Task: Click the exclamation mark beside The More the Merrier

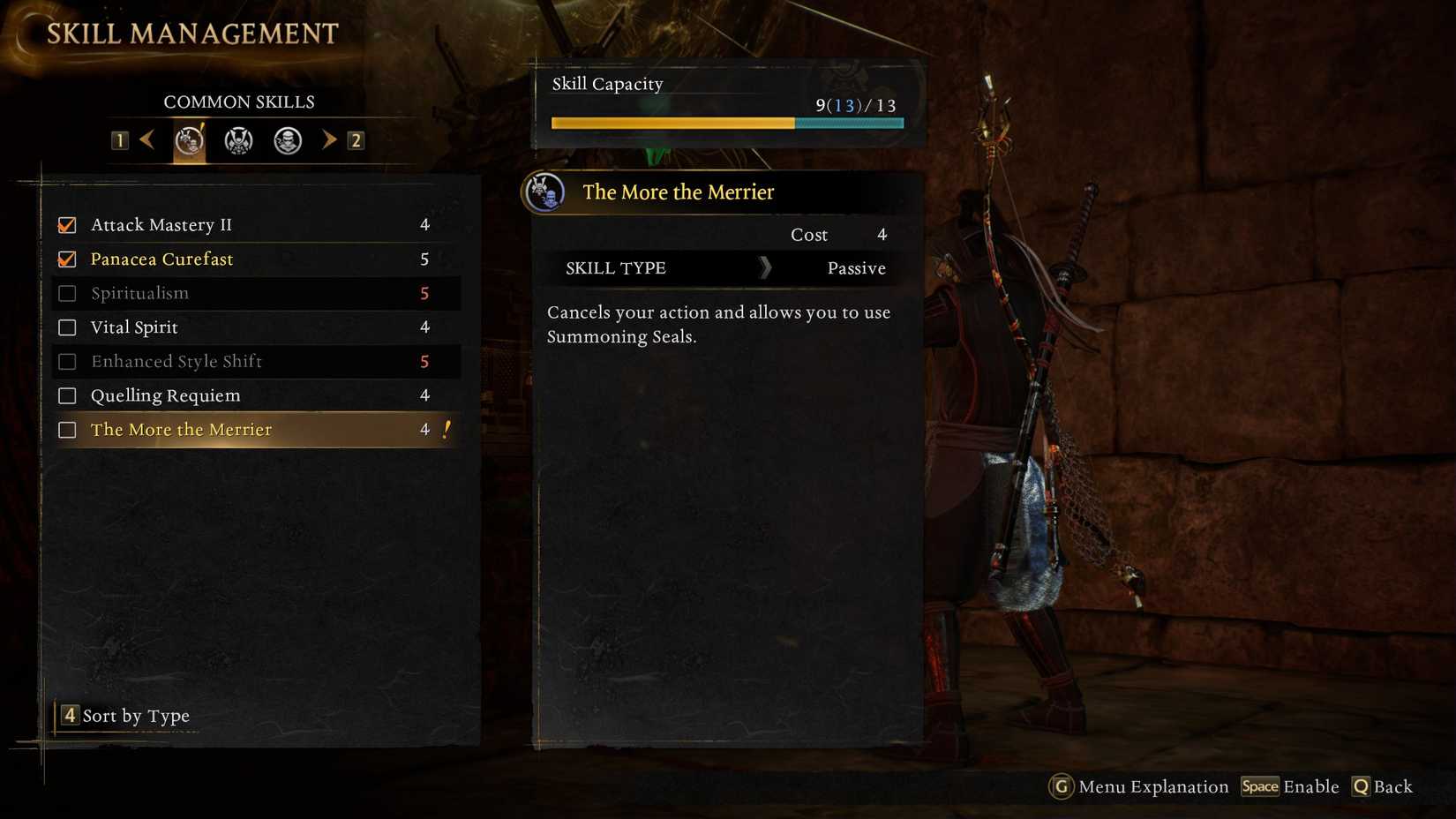Action: point(446,429)
